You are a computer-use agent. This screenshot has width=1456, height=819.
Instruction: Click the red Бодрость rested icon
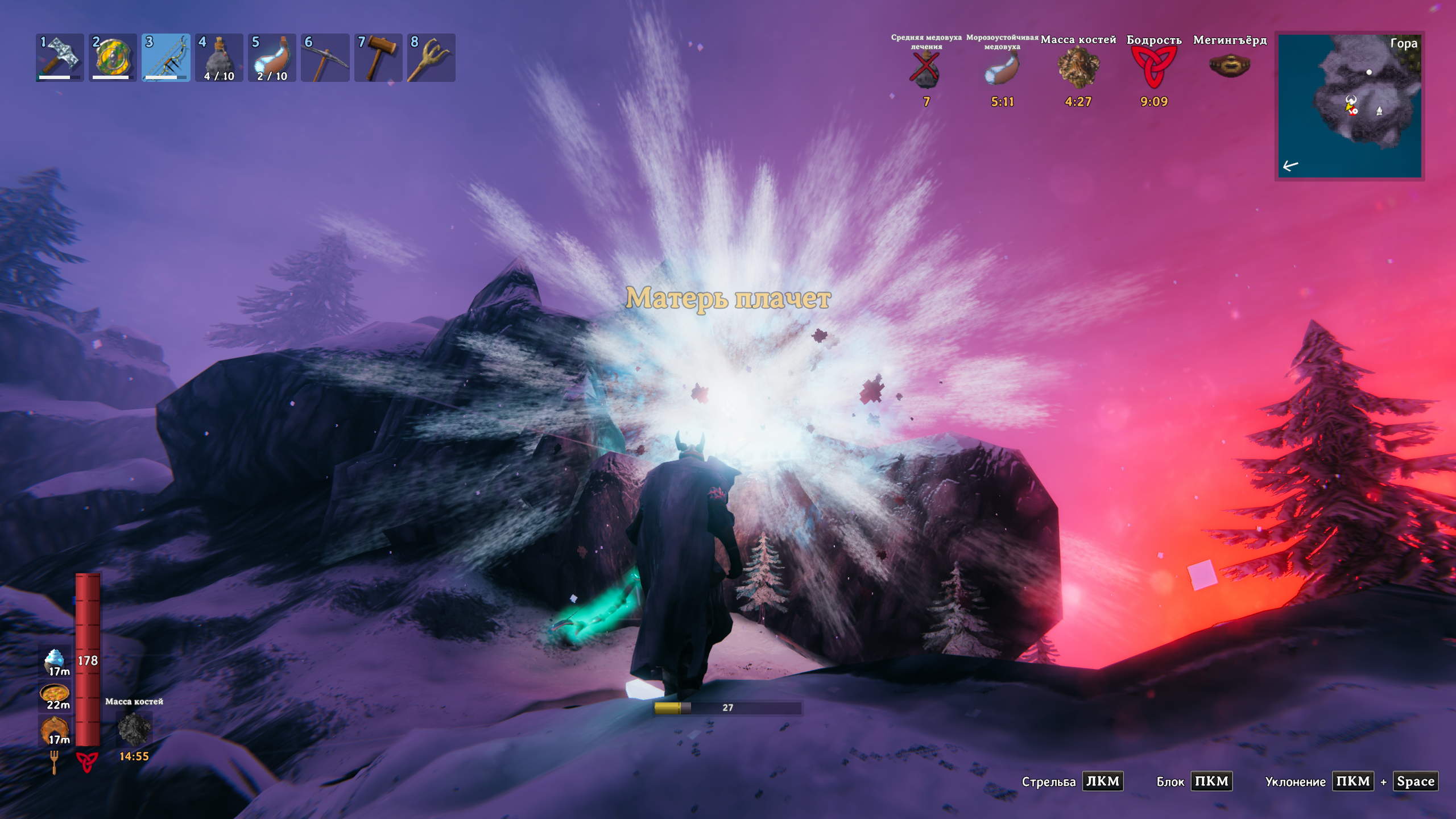click(x=1153, y=68)
